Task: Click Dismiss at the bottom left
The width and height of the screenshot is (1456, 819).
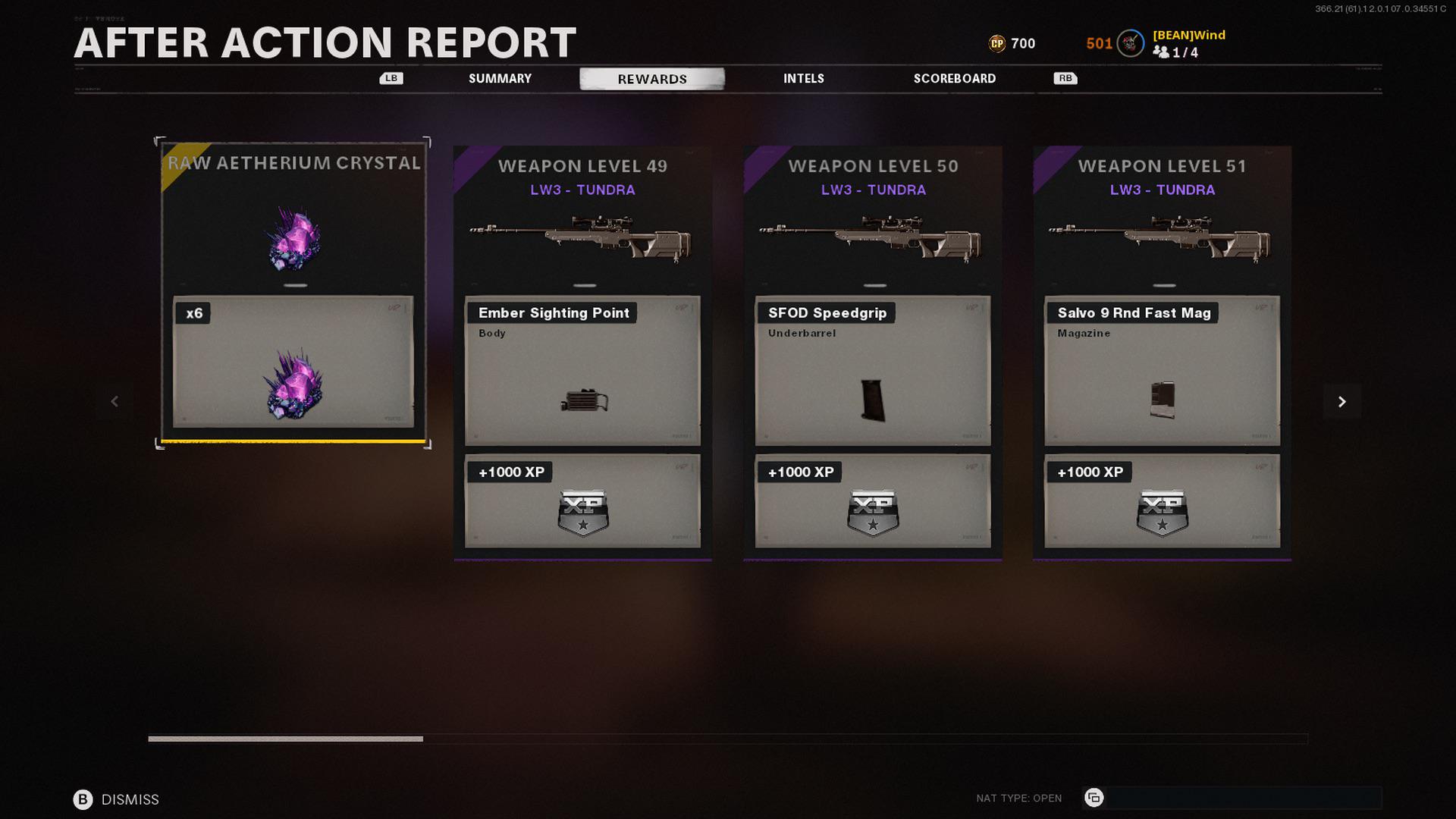Action: tap(130, 799)
